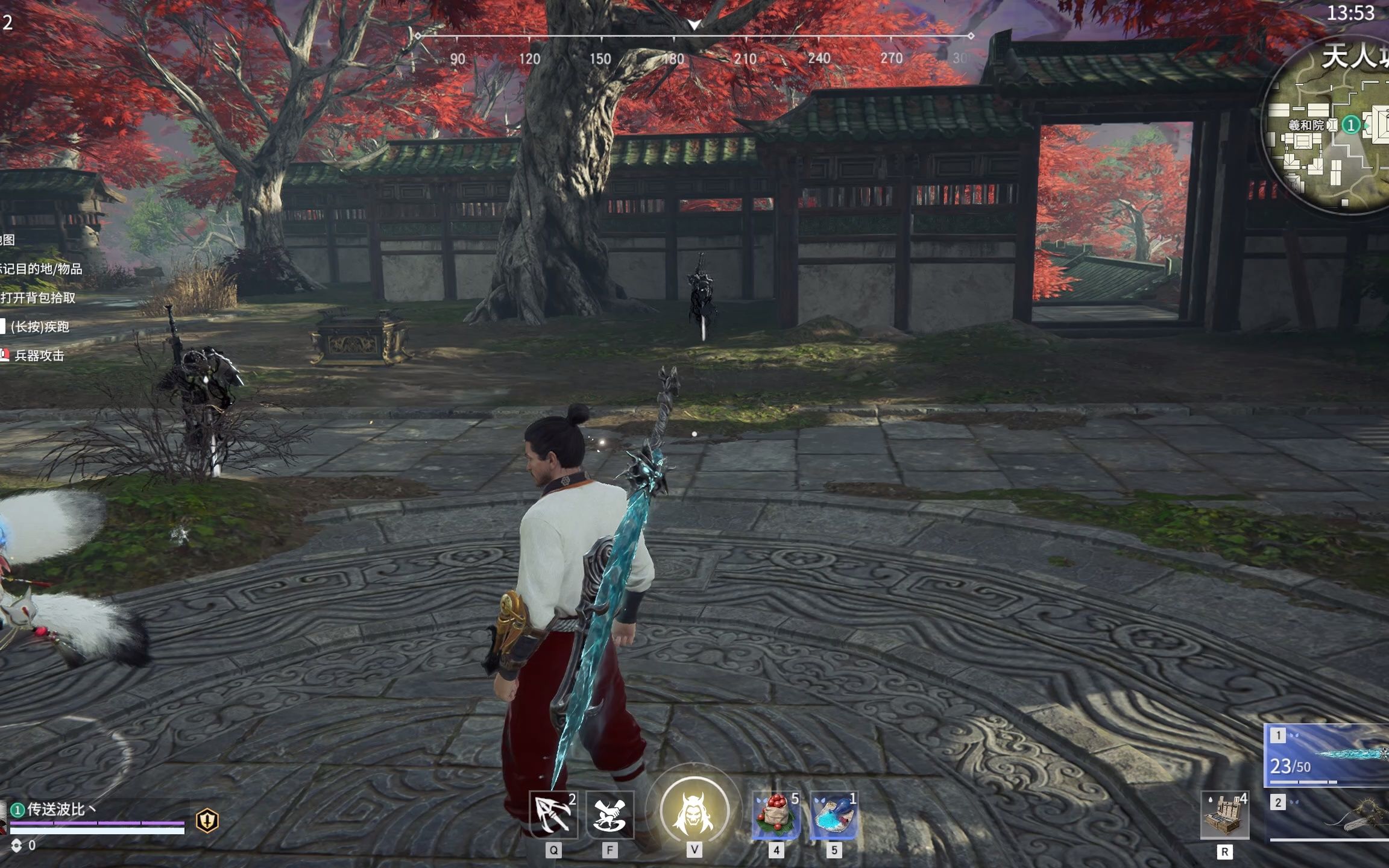This screenshot has height=868, width=1389.
Task: Click the shield-and-sword badge icon
Action: click(207, 820)
